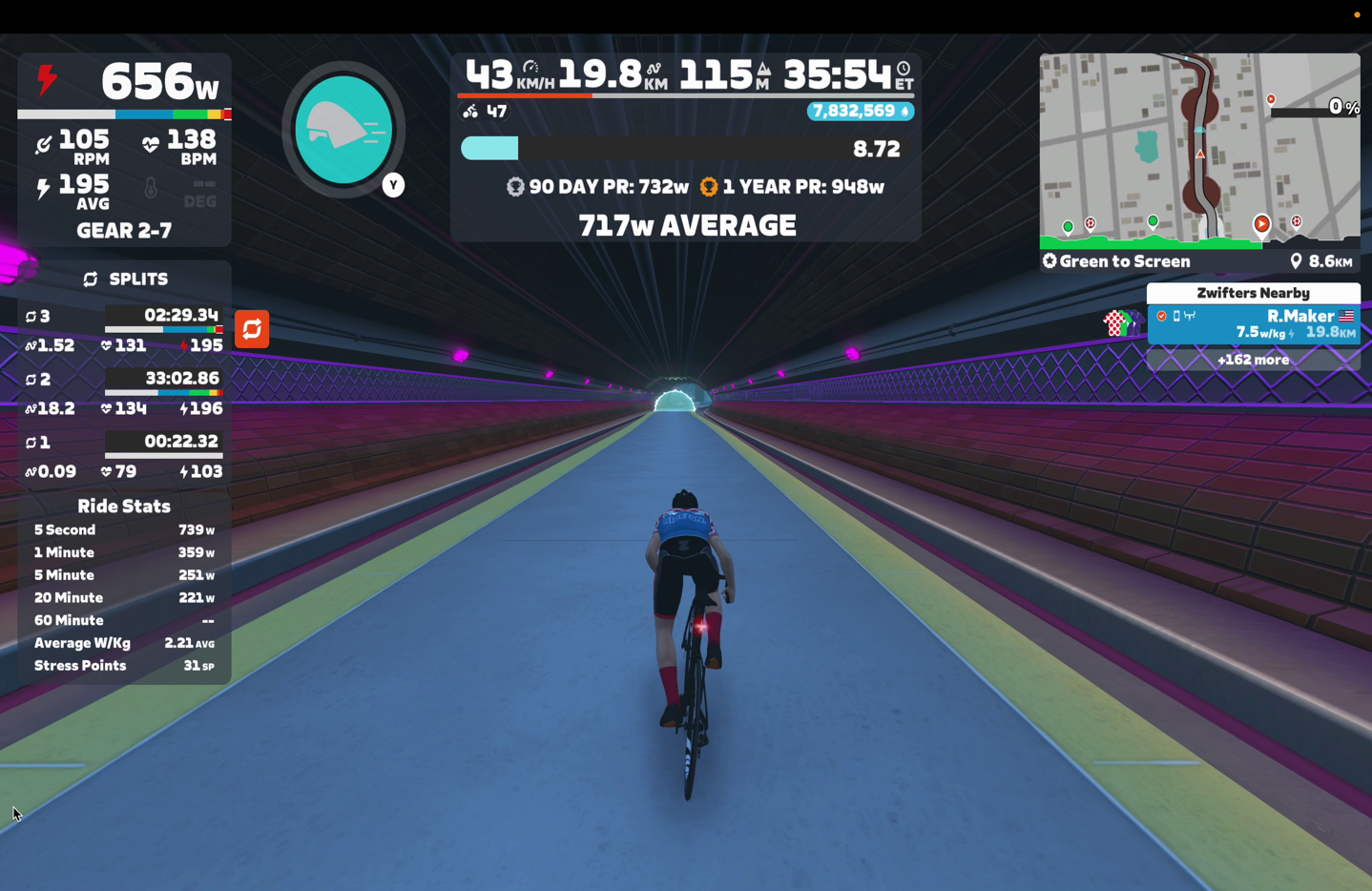Select the Green to Screen route label

click(1116, 261)
